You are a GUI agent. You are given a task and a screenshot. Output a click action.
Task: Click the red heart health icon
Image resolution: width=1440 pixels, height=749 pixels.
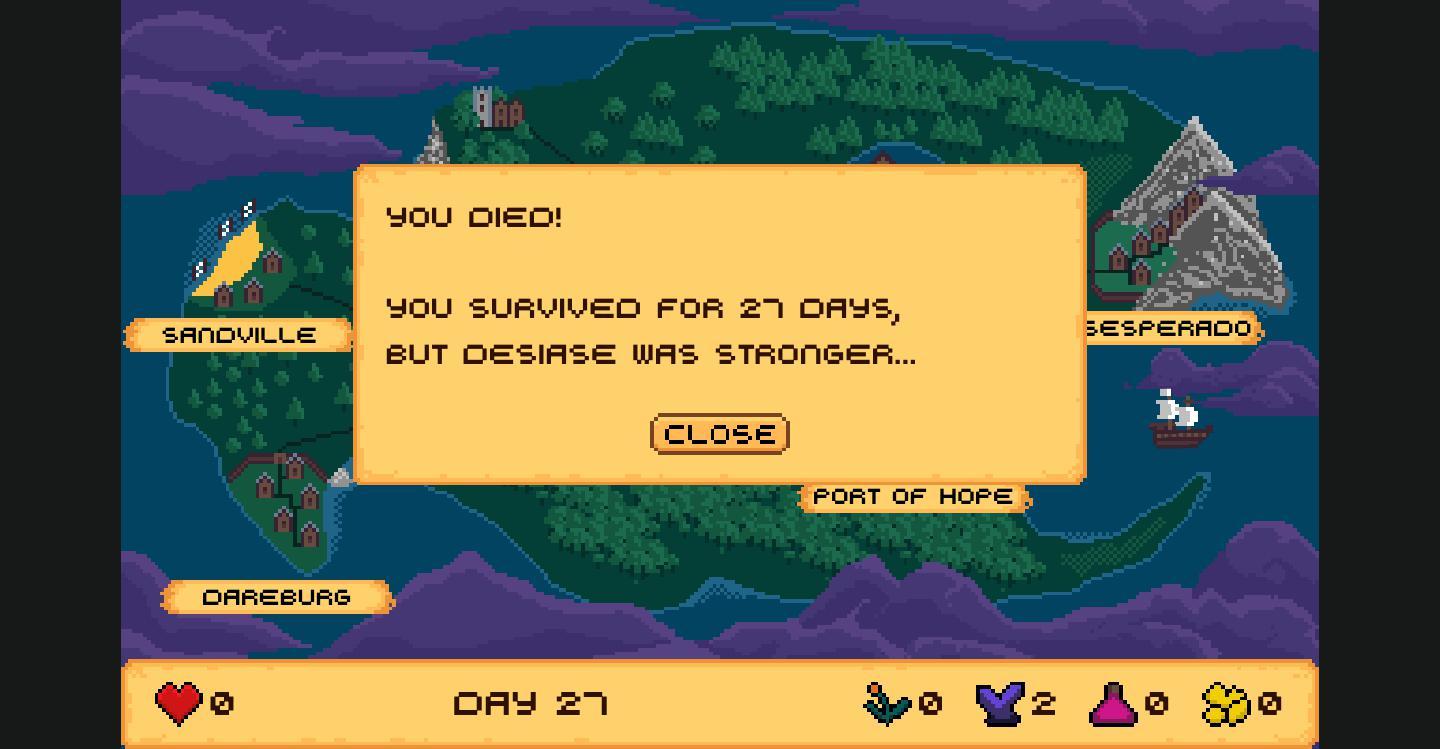tap(178, 702)
